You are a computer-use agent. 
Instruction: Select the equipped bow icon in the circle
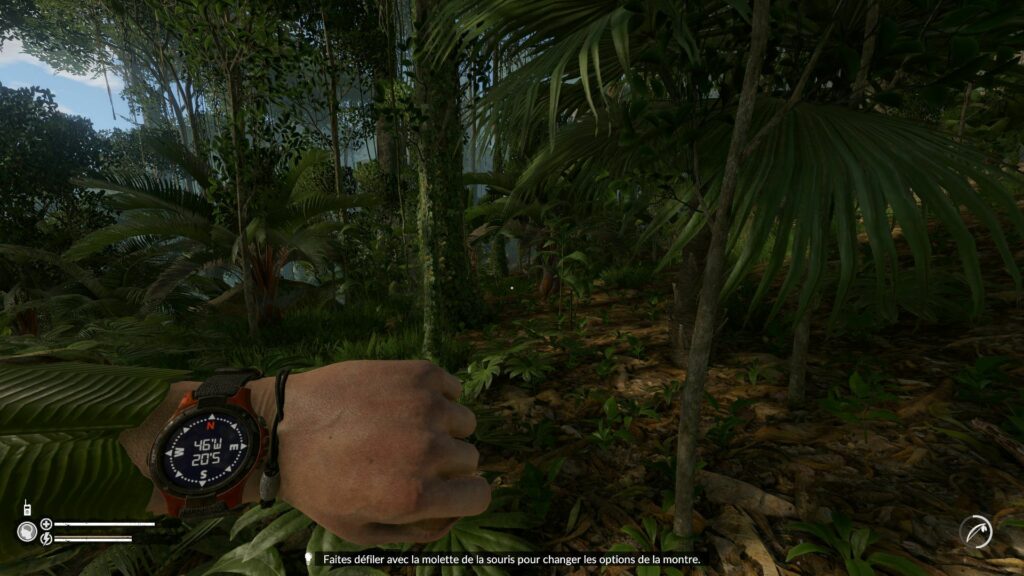click(976, 531)
